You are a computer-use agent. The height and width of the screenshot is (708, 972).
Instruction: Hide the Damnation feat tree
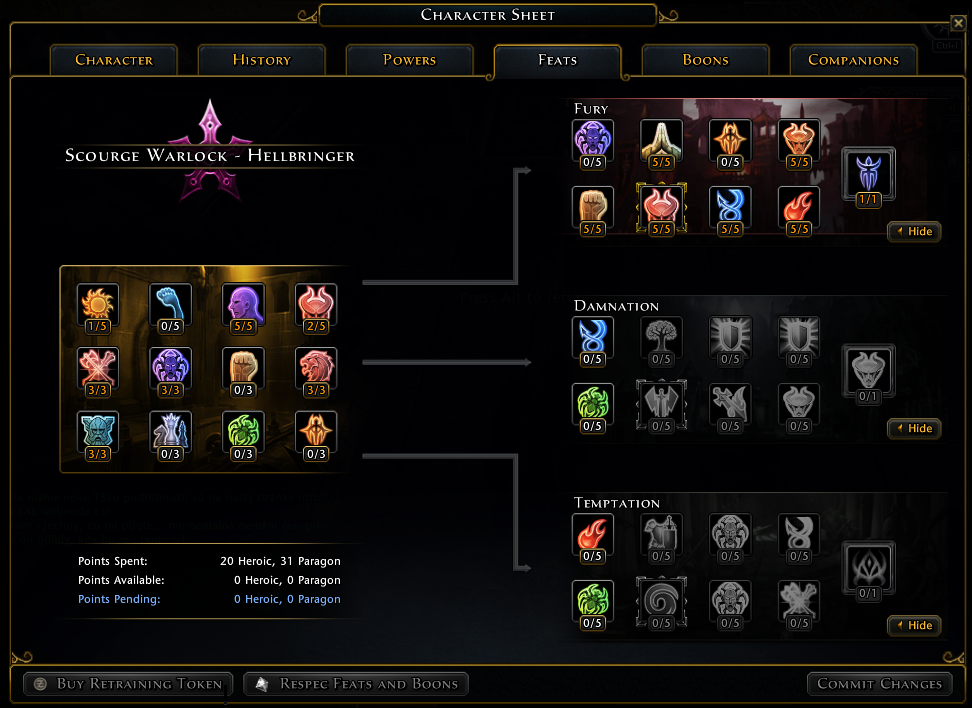point(913,428)
